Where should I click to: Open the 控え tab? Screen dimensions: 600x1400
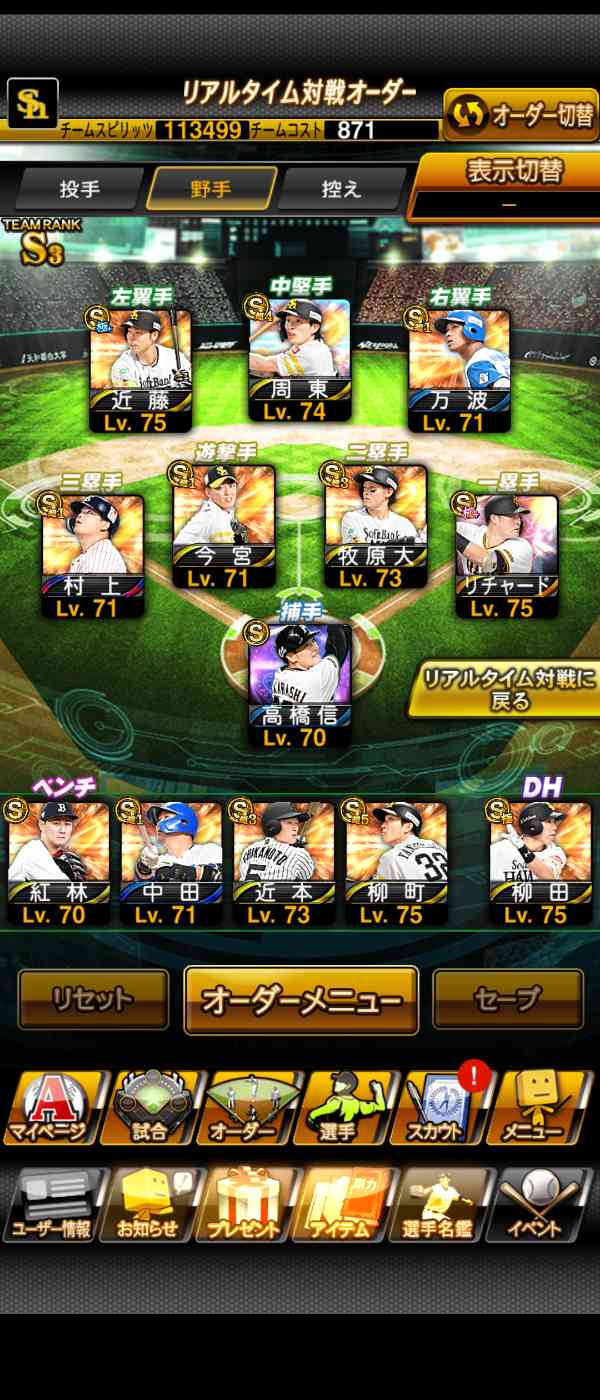[x=341, y=188]
